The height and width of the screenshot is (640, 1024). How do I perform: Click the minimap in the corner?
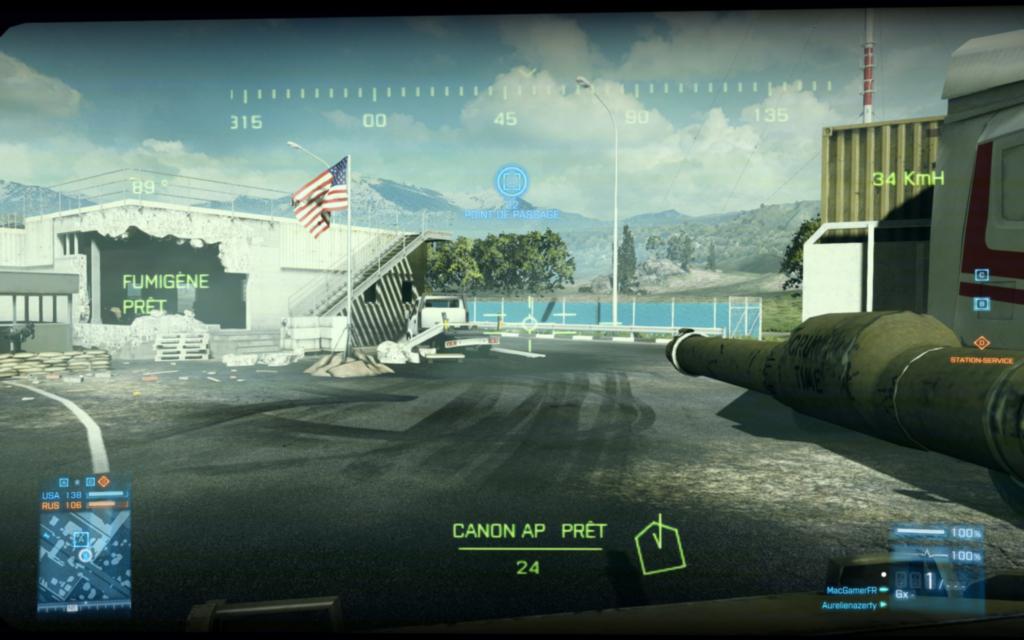coord(84,558)
